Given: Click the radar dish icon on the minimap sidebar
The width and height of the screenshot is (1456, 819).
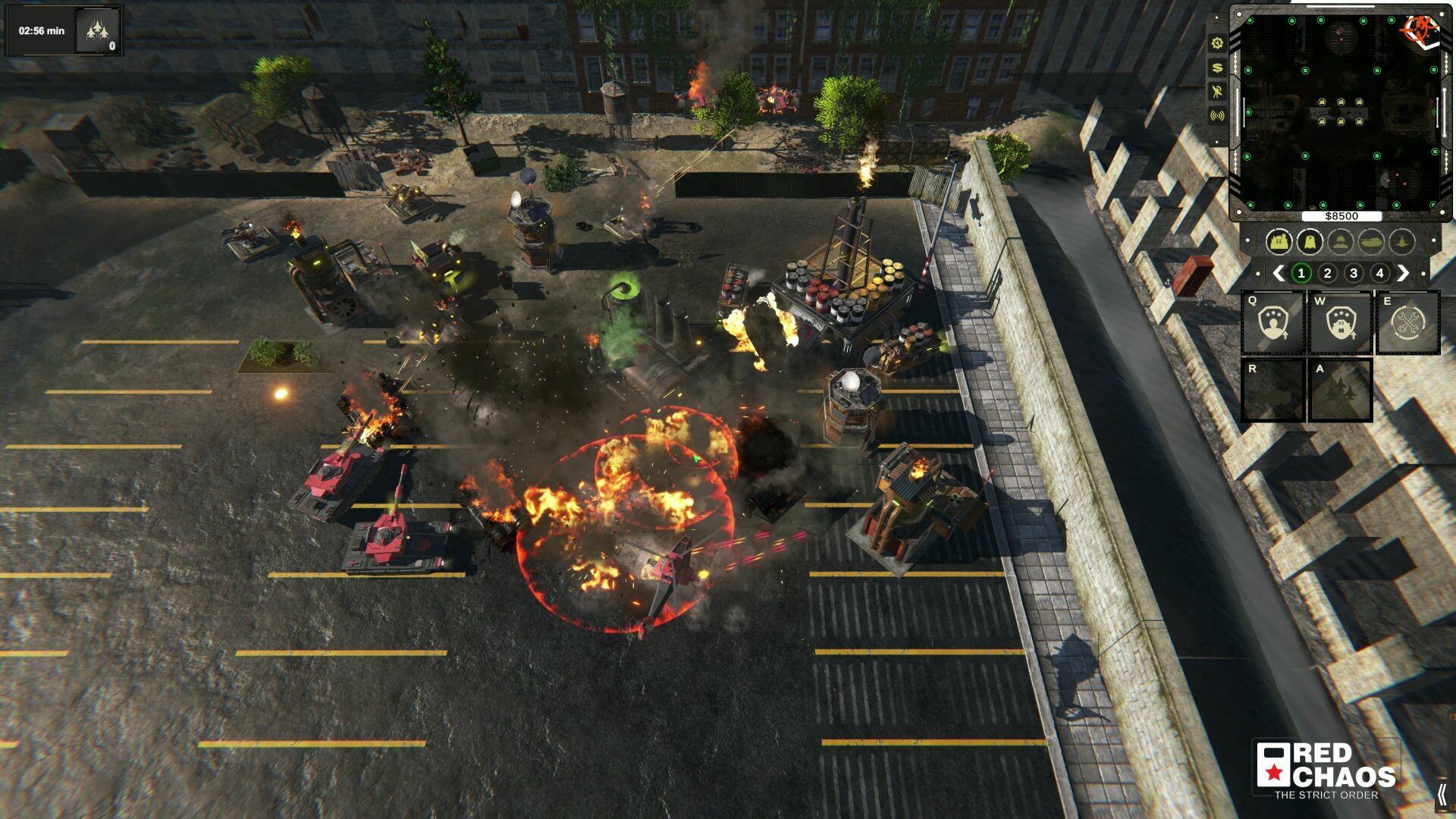Looking at the screenshot, I should [x=1217, y=92].
